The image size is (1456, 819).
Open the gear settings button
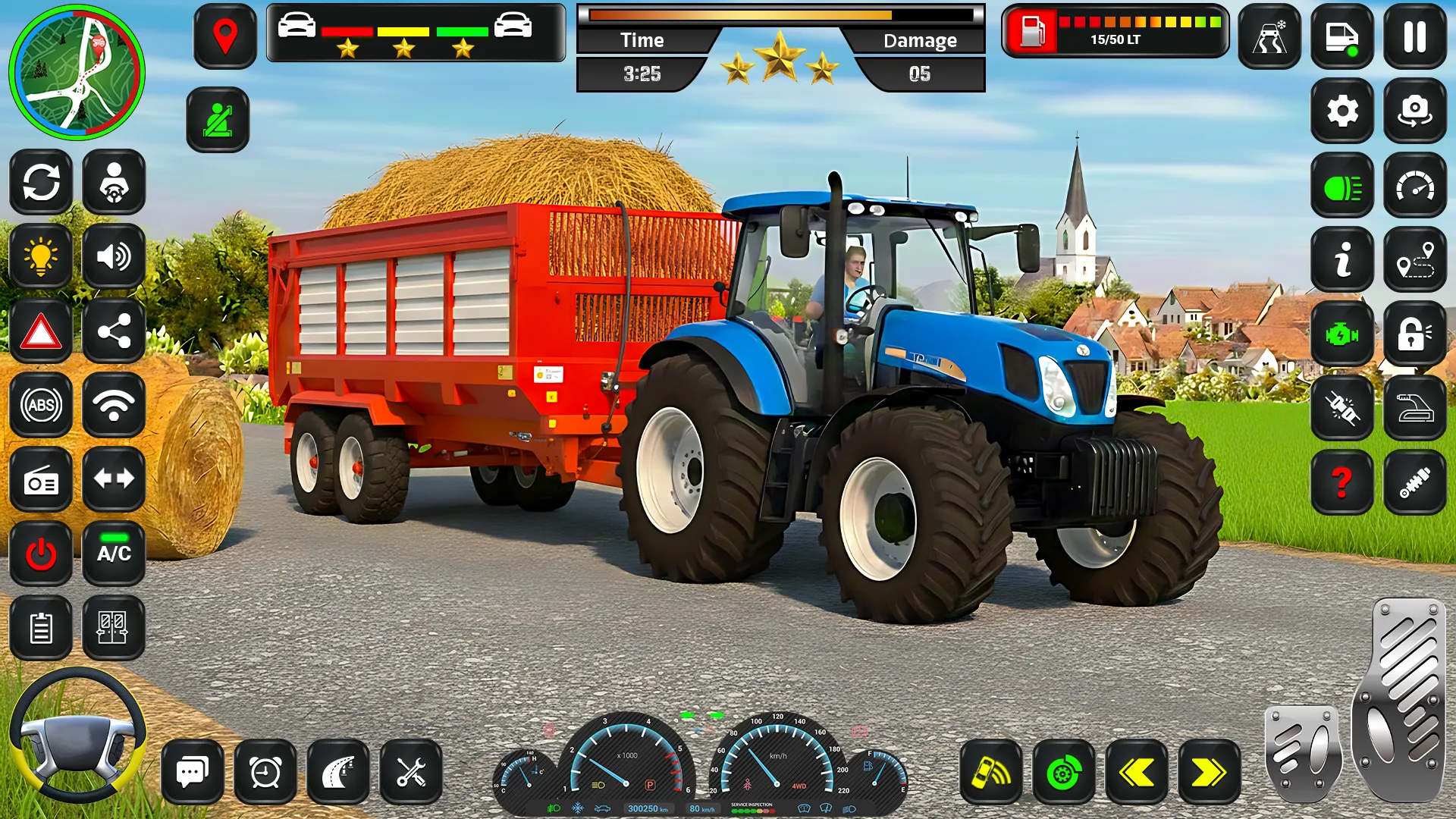pos(1342,111)
